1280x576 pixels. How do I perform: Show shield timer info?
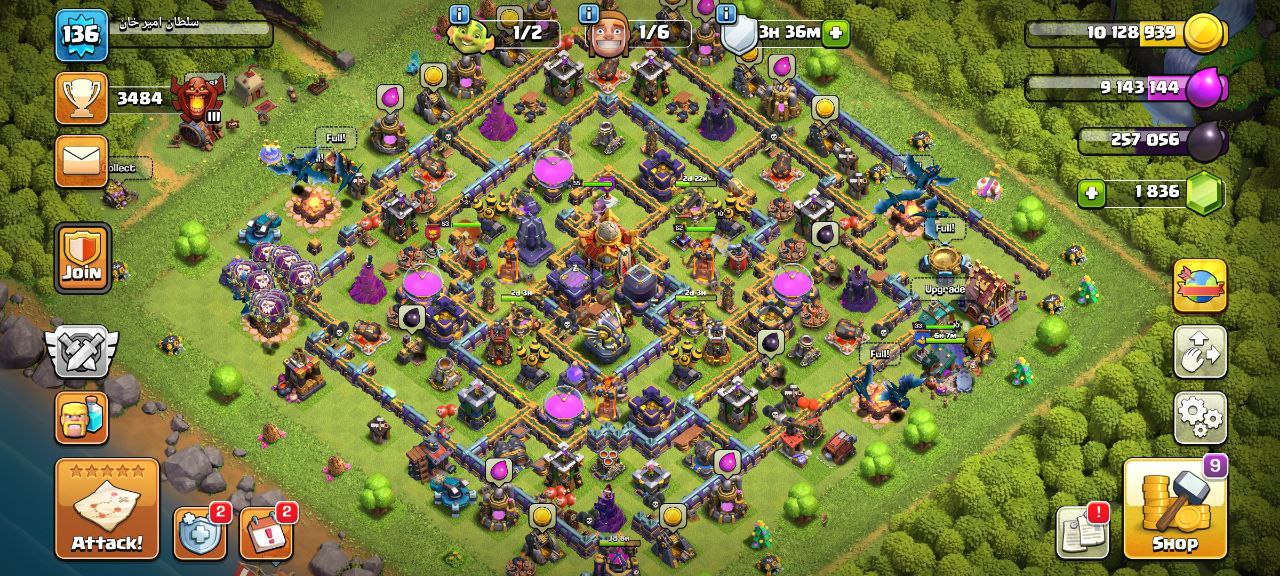click(726, 14)
